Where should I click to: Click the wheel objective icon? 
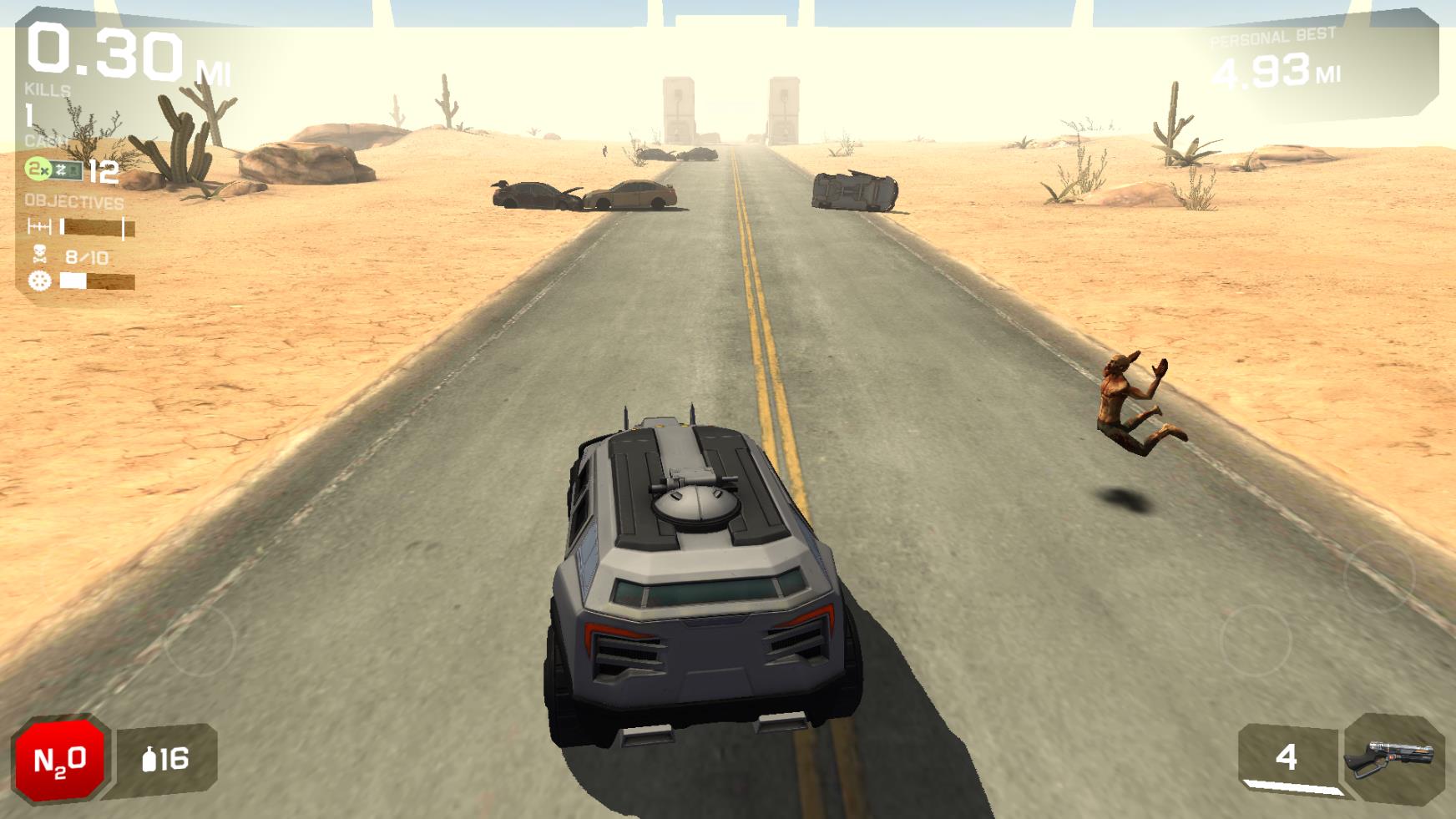(x=38, y=281)
